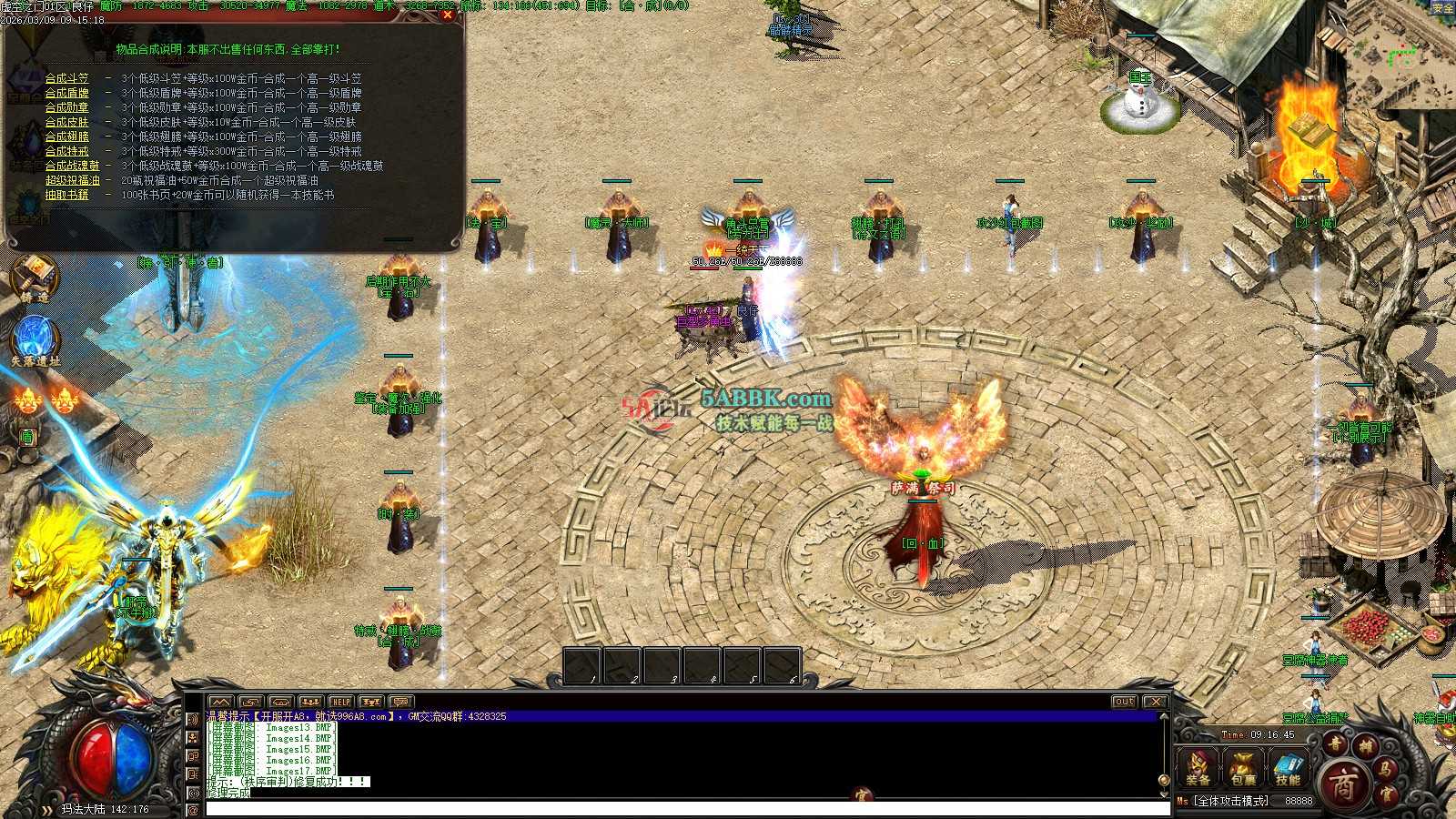This screenshot has width=1456, height=819.
Task: Open the 装备 equipment panel
Action: [x=1198, y=767]
